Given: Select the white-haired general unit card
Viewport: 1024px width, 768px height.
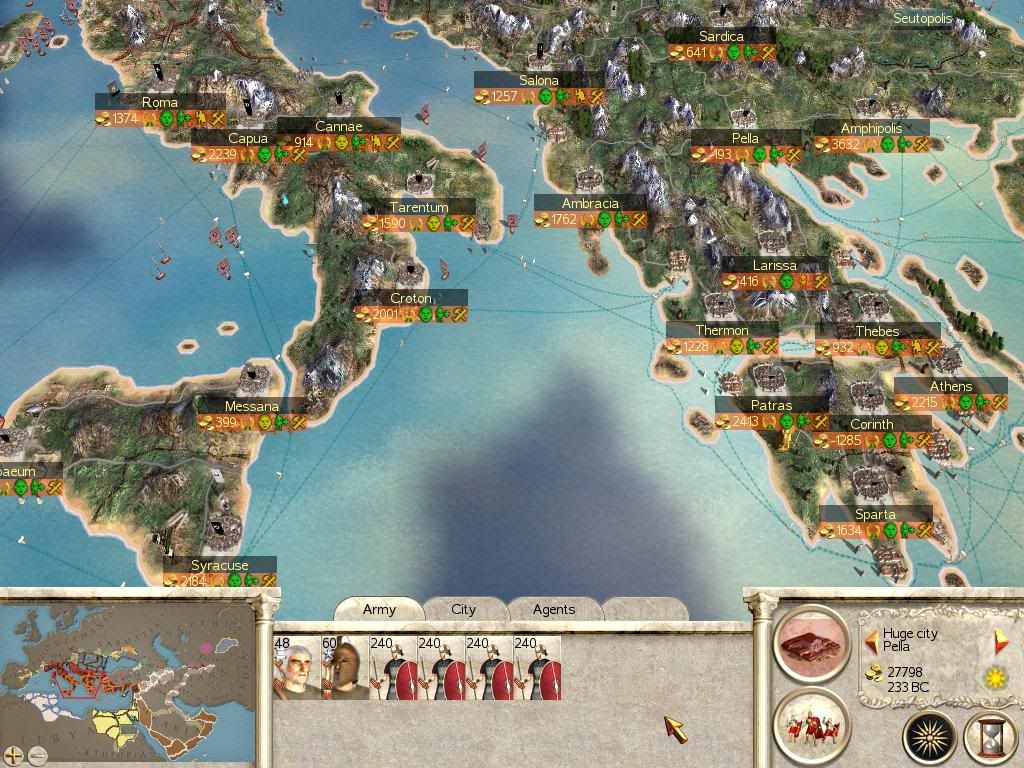Looking at the screenshot, I should click(297, 668).
